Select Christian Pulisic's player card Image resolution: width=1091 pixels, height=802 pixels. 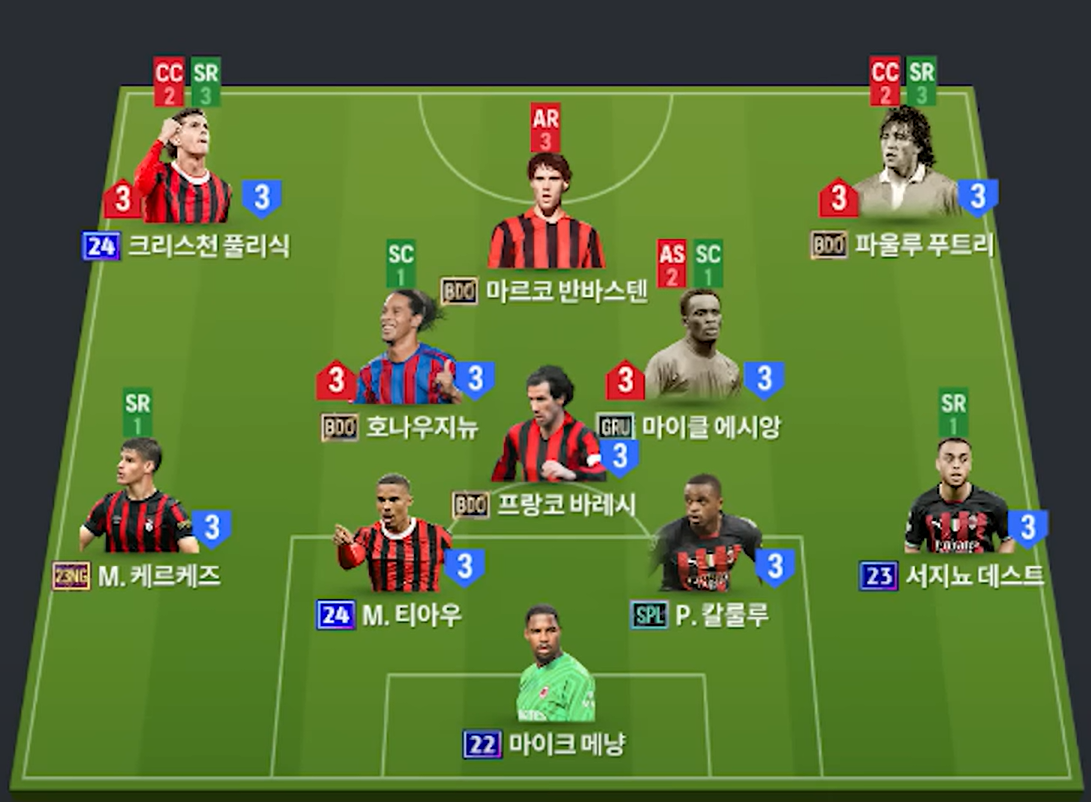tap(184, 175)
